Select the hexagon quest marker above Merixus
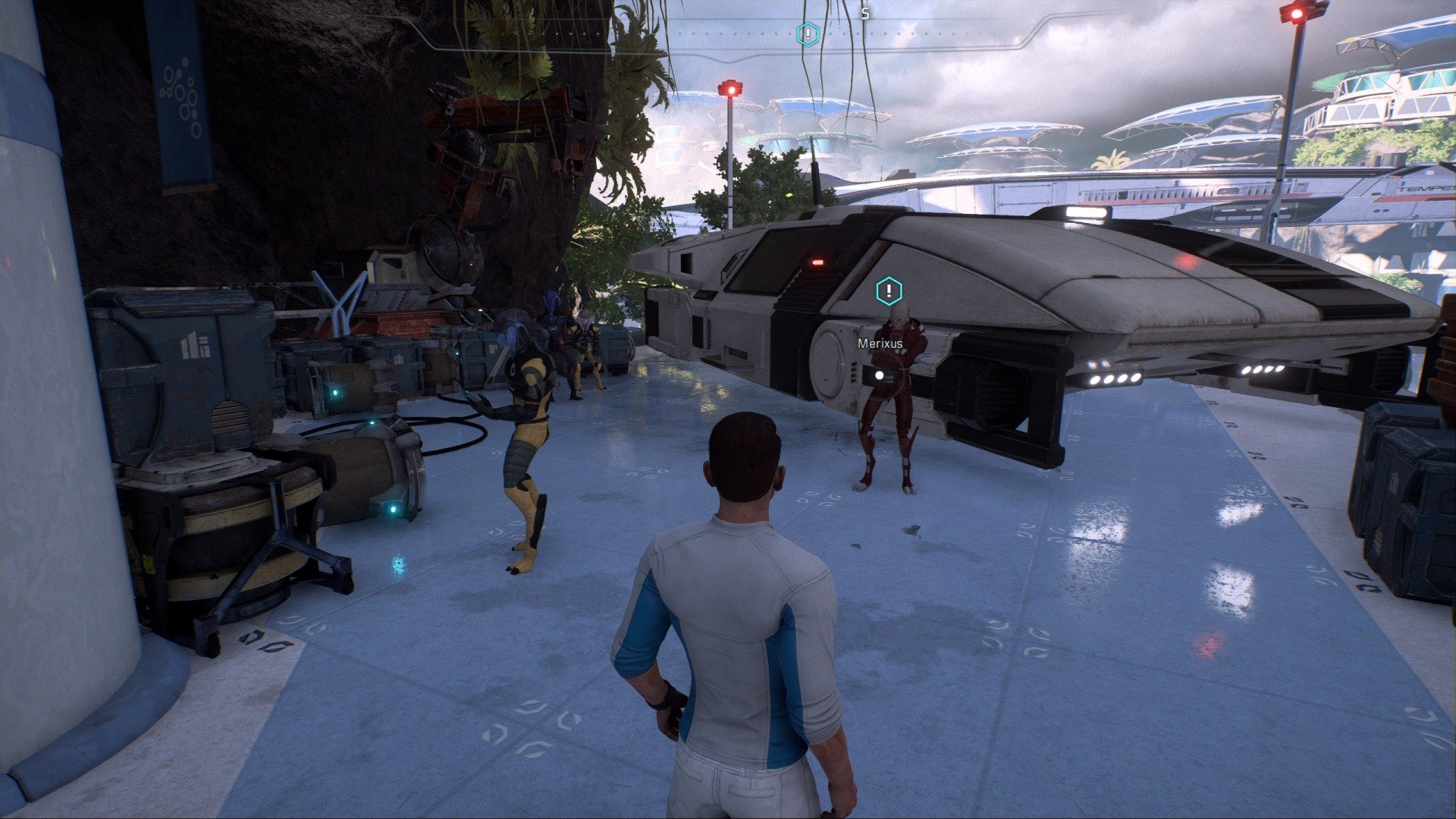This screenshot has height=819, width=1456. [x=889, y=291]
